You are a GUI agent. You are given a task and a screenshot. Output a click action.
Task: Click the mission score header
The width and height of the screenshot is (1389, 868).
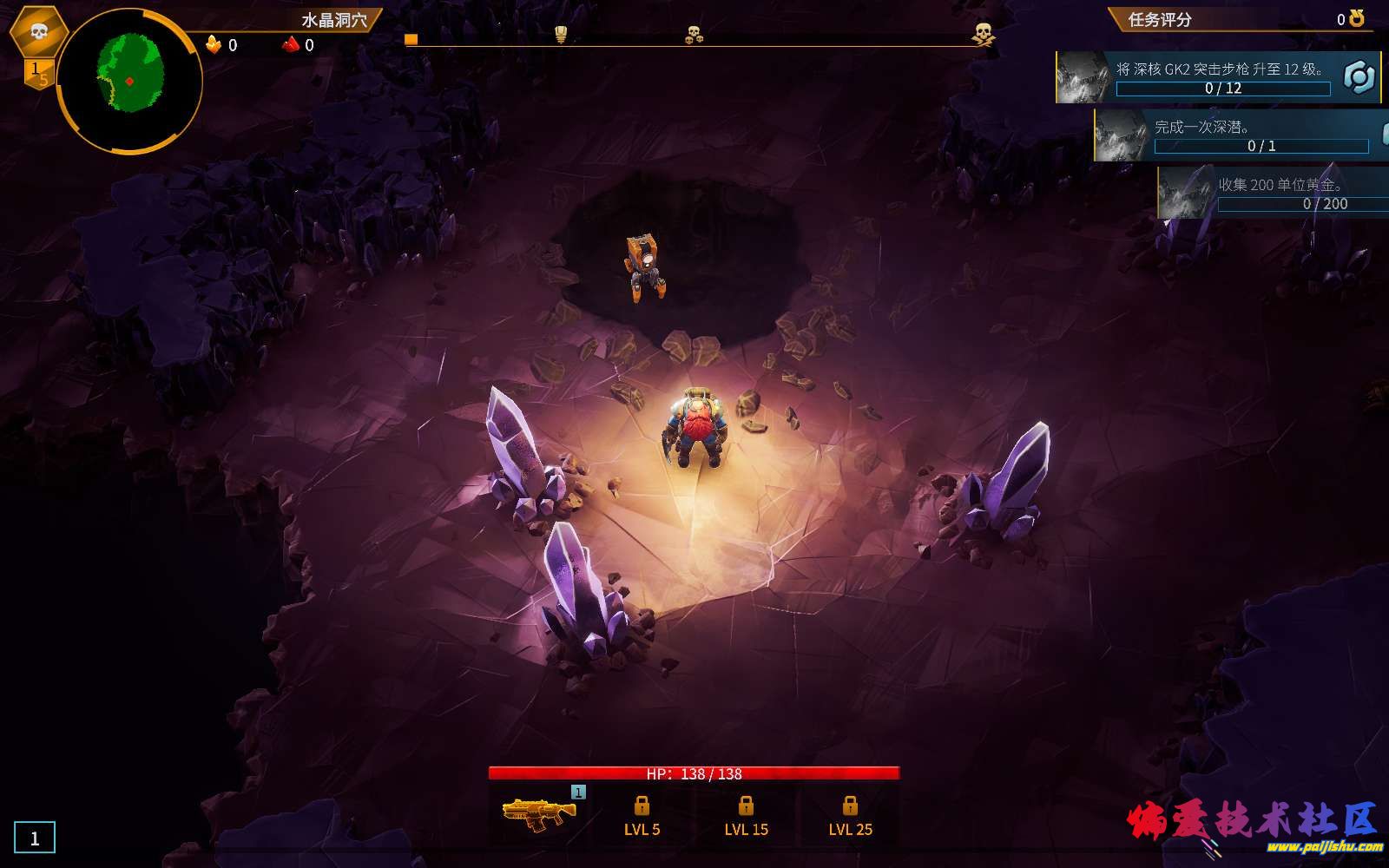(x=1160, y=19)
